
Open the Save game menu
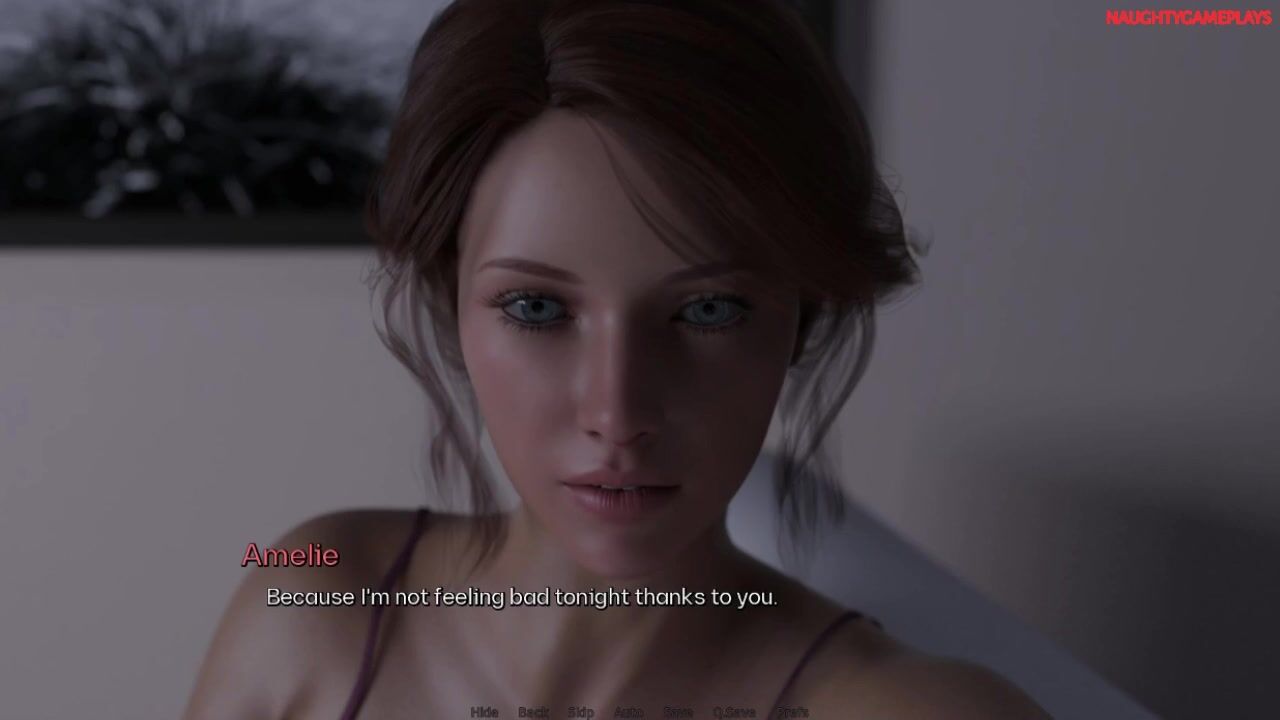point(678,712)
